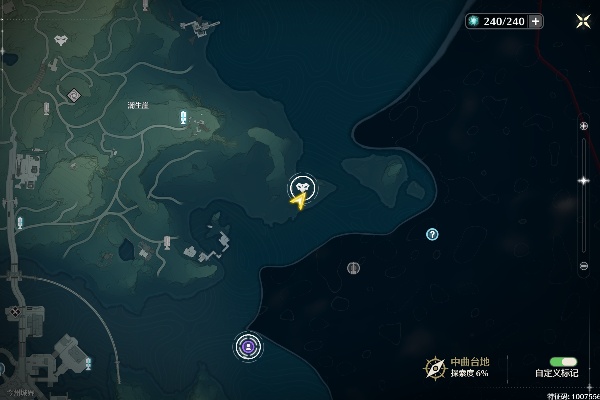Select the purple circular marker on the coast

247,347
